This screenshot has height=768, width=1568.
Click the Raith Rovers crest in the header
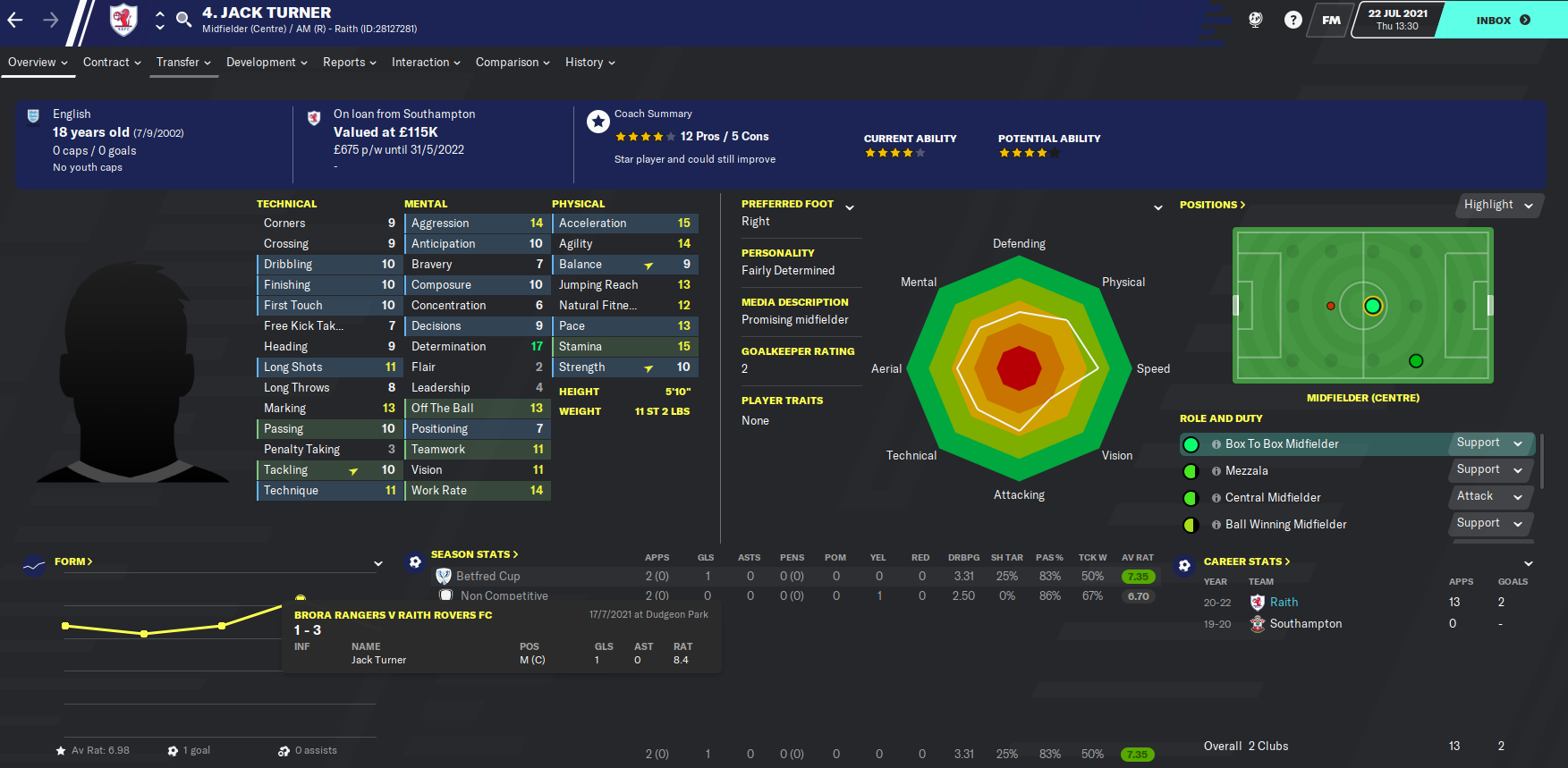pos(123,18)
